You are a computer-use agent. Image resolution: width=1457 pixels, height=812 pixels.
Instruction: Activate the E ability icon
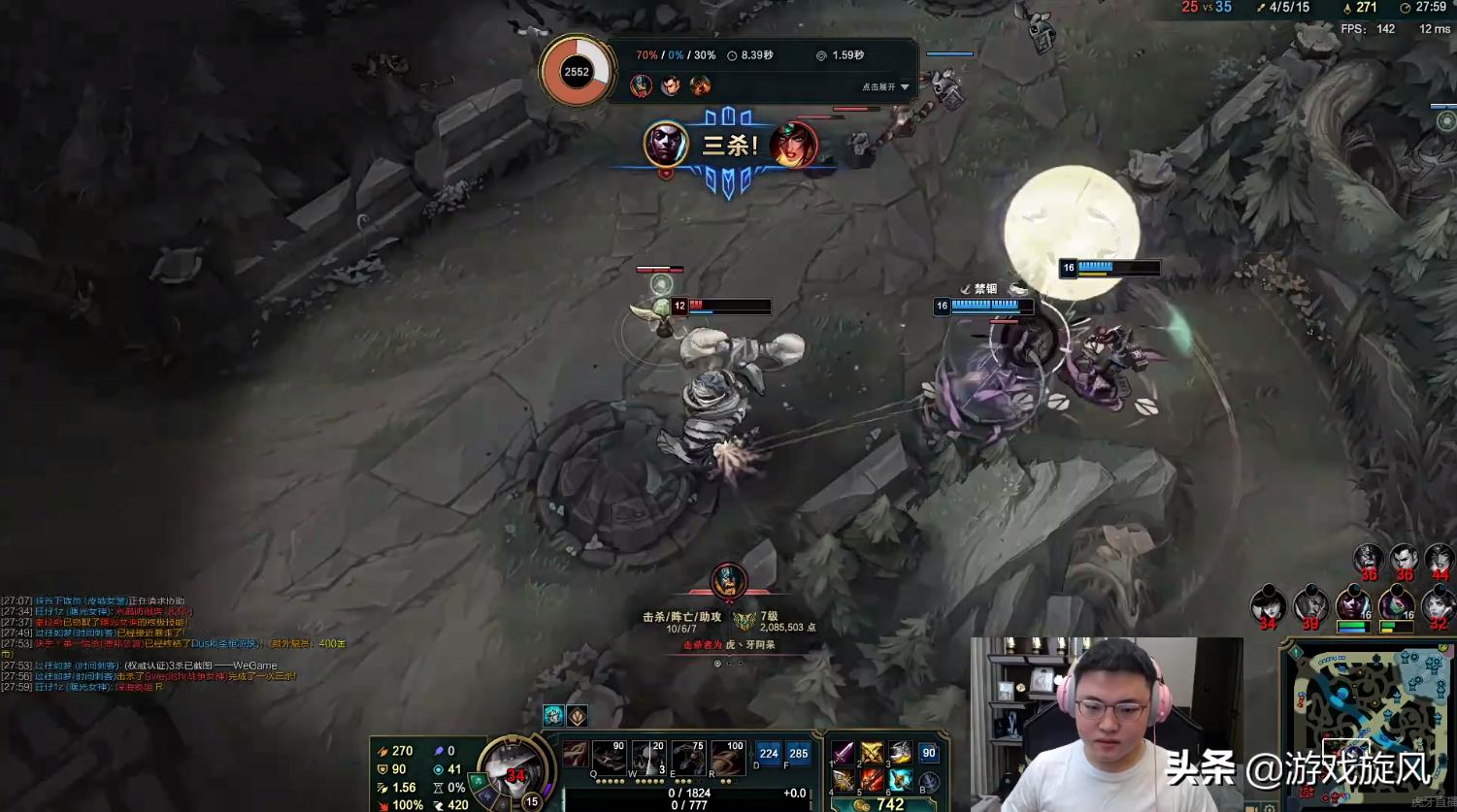point(688,758)
